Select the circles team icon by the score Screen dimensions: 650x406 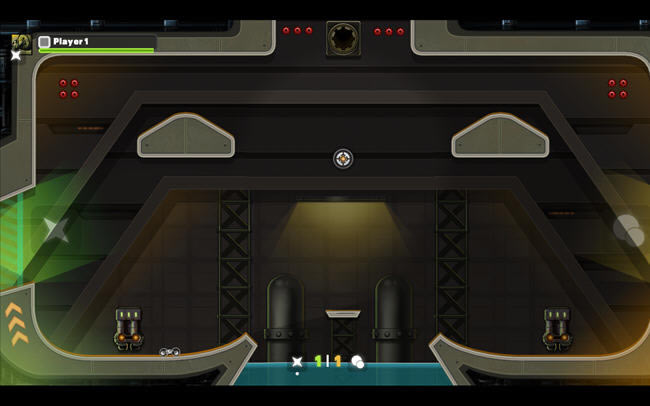[357, 362]
